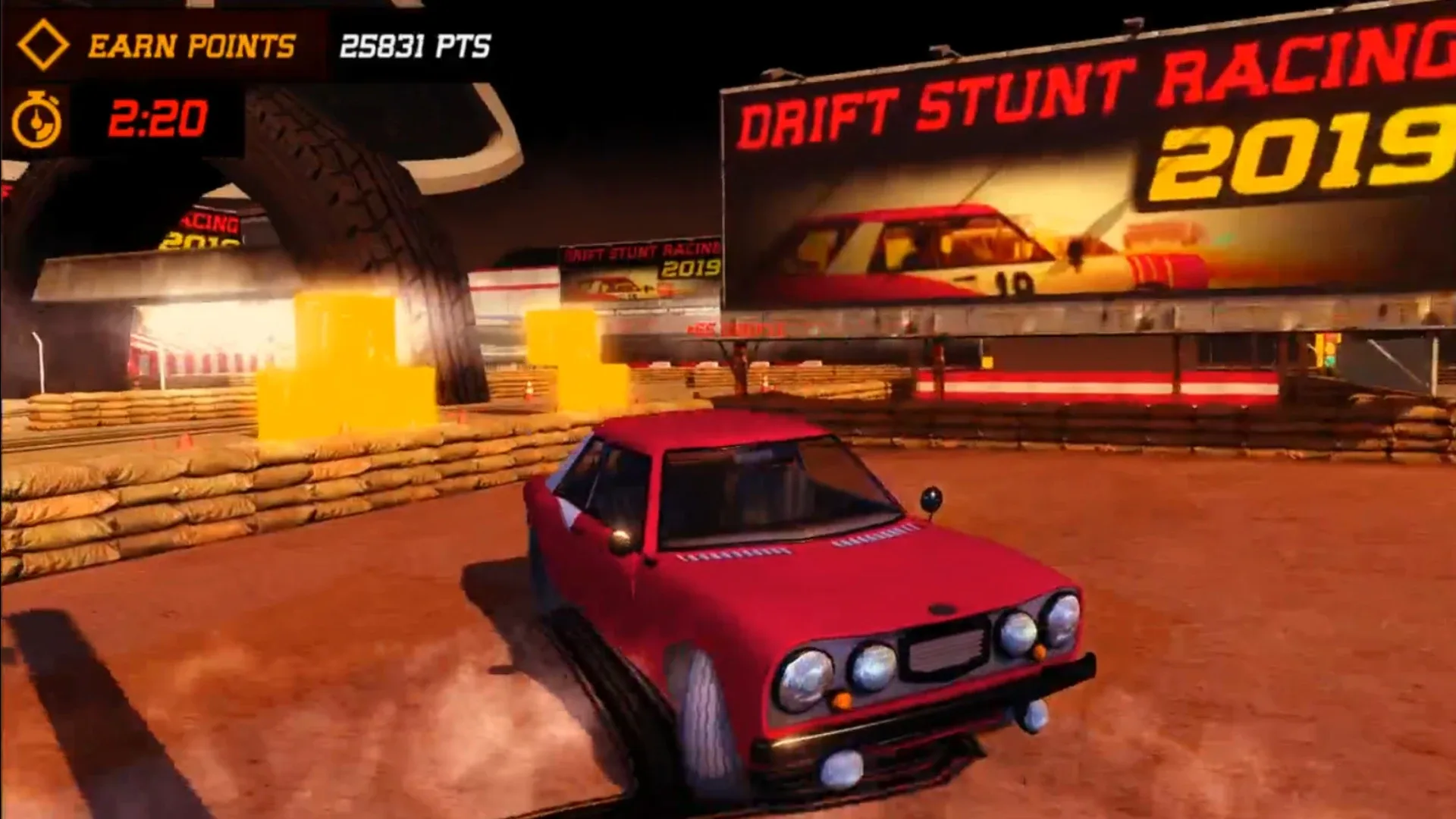
Task: Click the giant tire arch structure
Action: pyautogui.click(x=341, y=212)
